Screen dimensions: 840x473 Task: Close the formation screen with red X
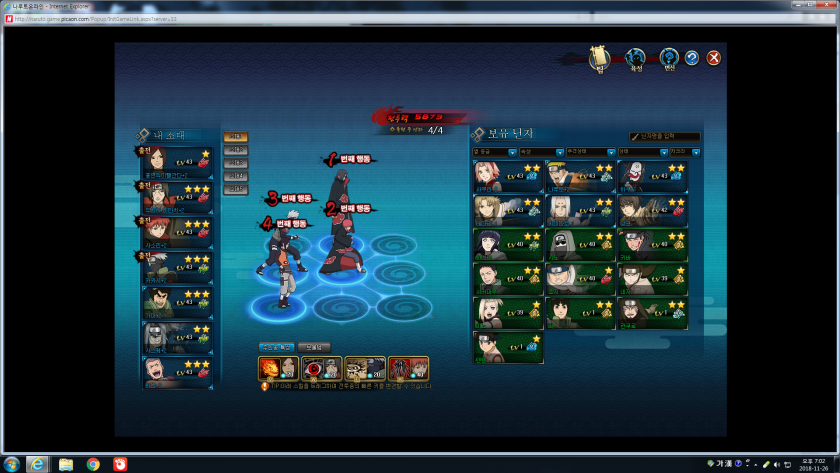(714, 58)
